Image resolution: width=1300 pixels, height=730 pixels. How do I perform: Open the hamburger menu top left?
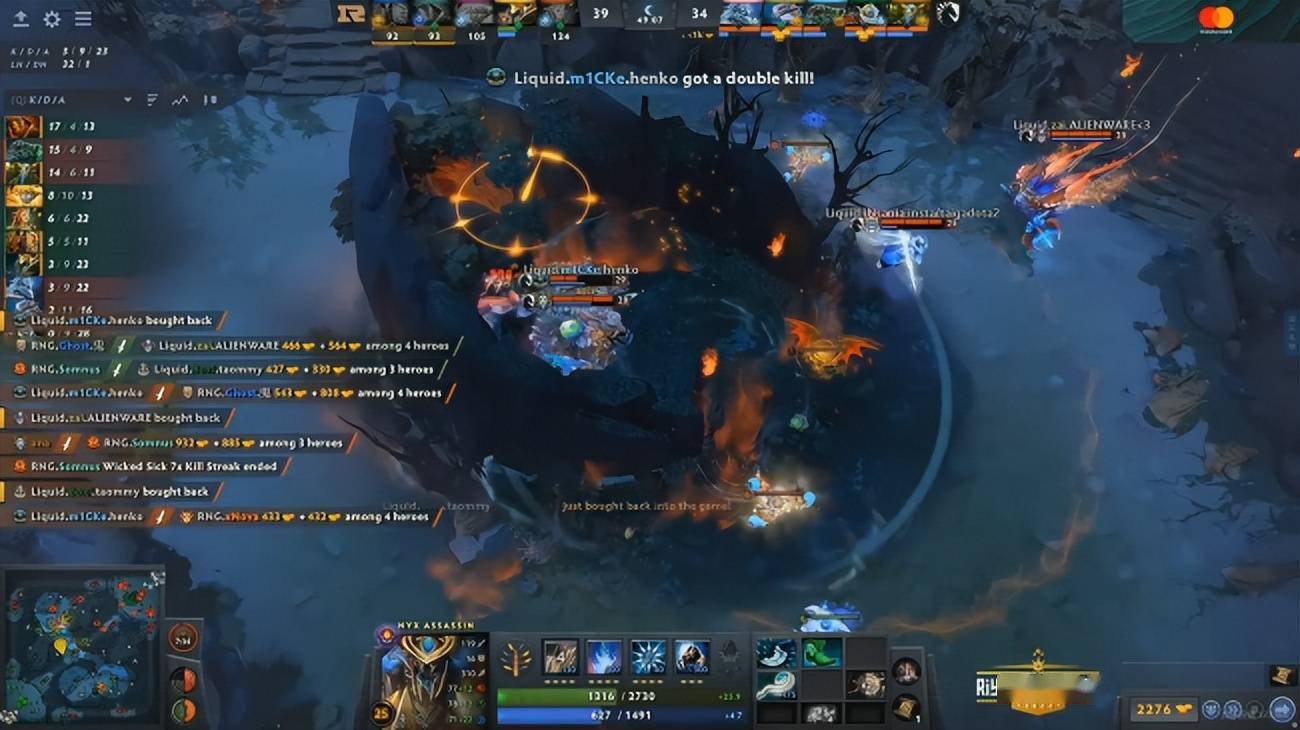(83, 18)
